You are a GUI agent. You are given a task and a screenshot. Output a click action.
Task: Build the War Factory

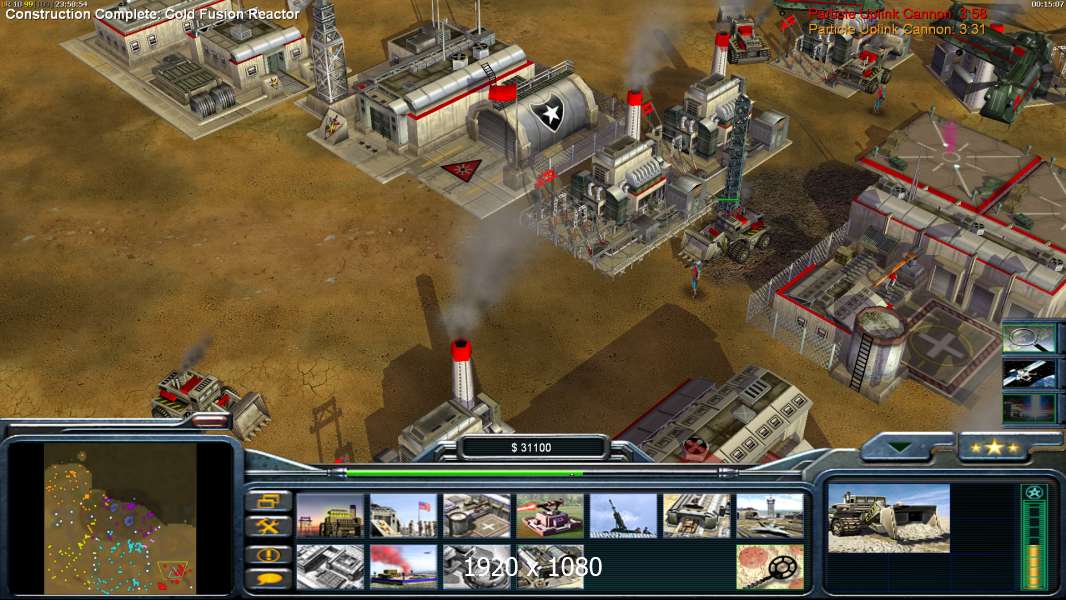tap(697, 515)
